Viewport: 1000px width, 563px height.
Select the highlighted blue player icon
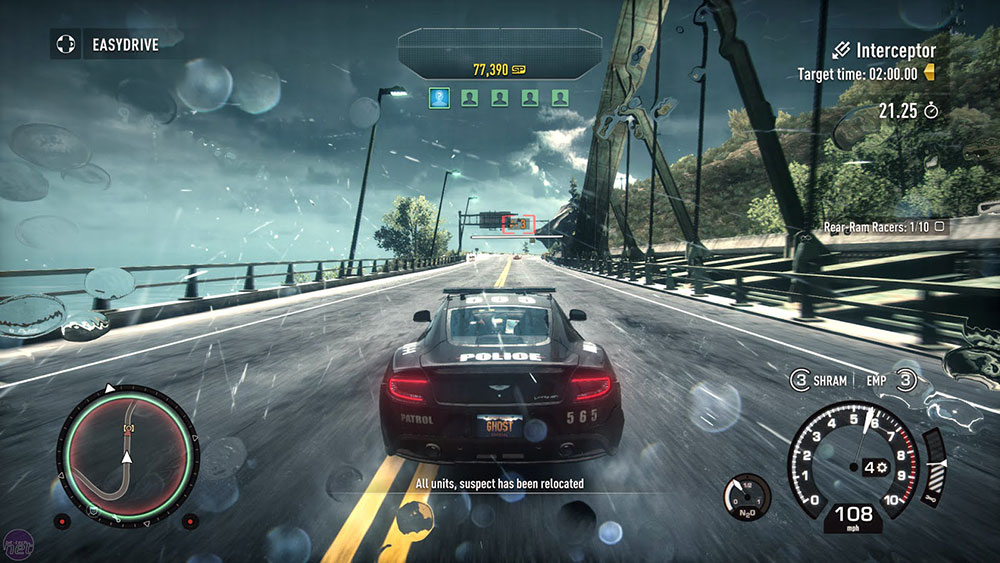(x=438, y=97)
